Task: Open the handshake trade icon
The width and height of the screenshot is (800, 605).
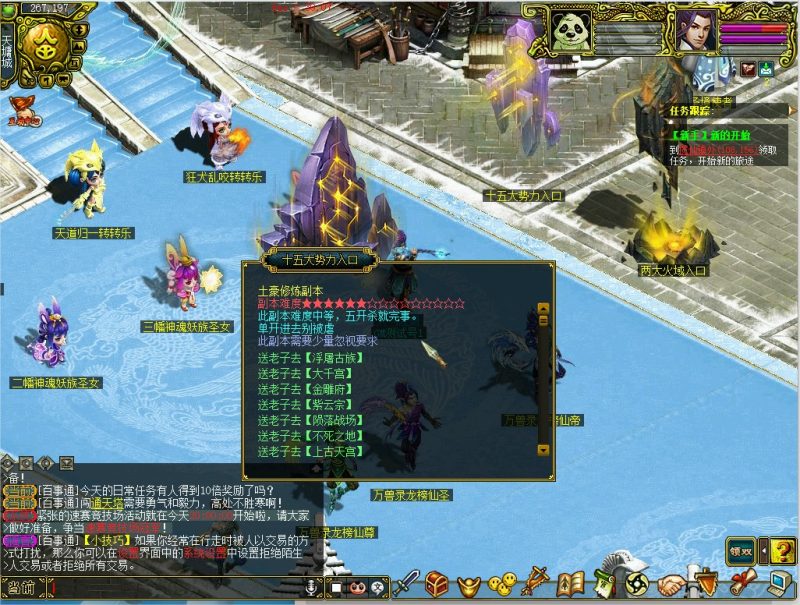Action: 672,583
